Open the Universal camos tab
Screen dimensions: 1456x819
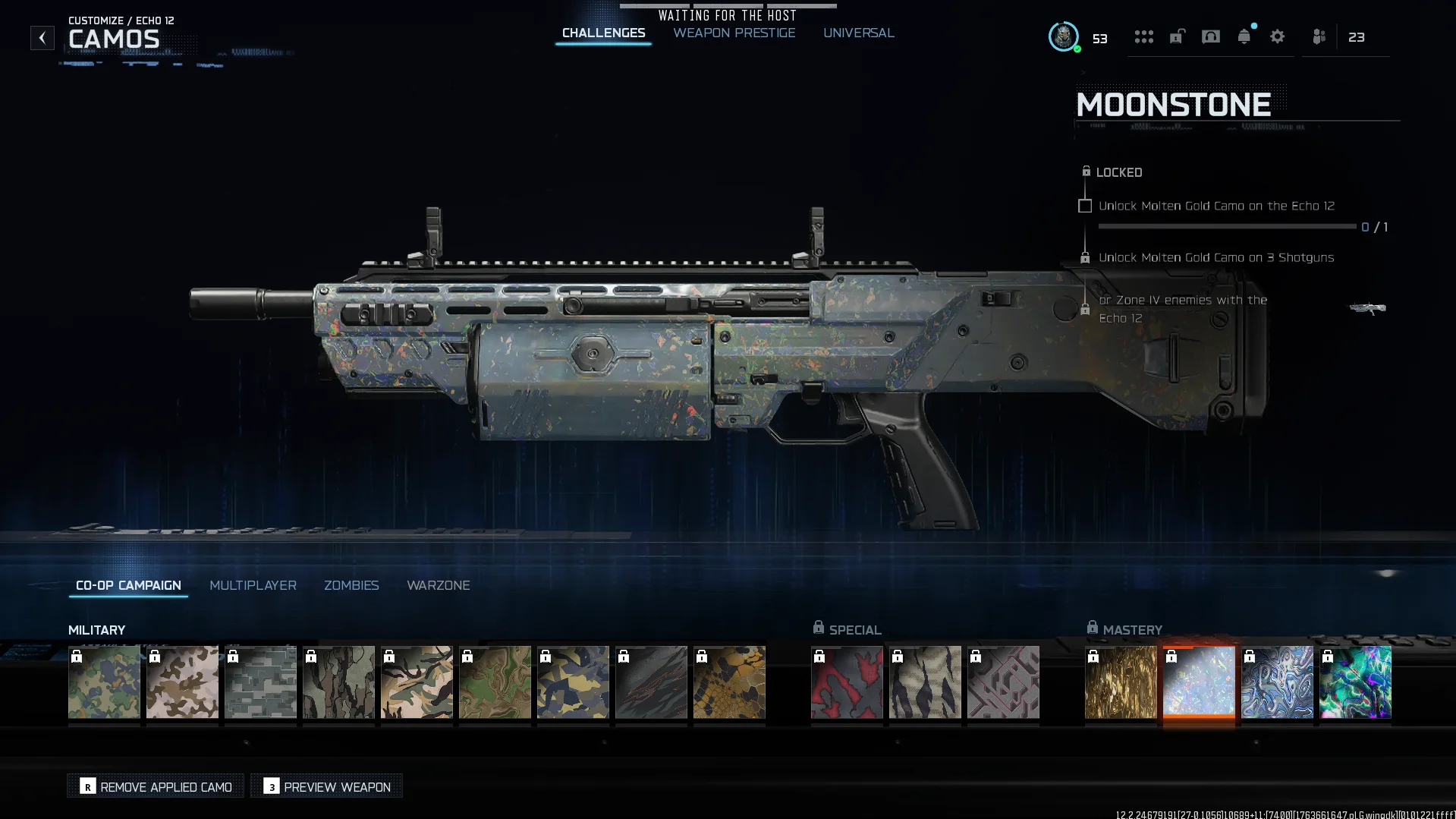858,33
